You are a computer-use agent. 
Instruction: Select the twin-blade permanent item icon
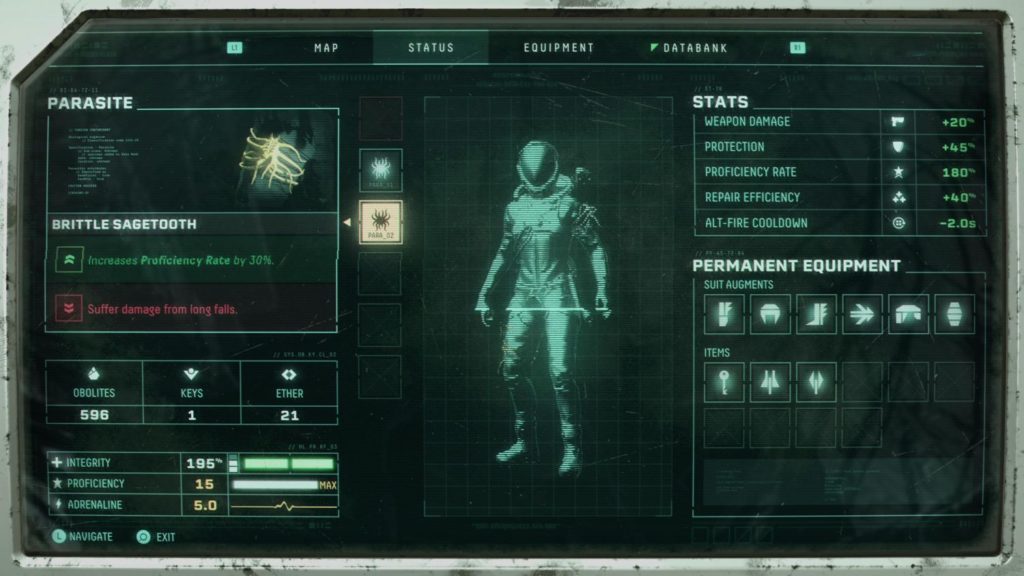[x=770, y=381]
